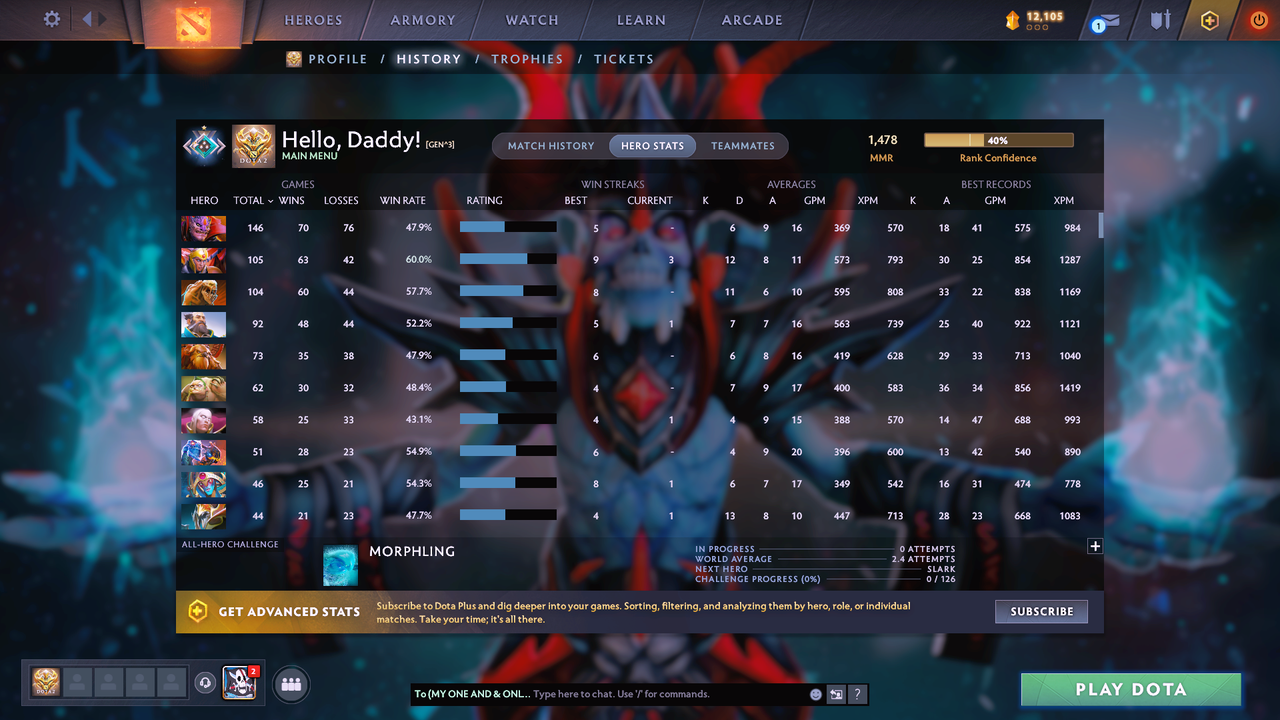Switch to the TROPHIES tab
The image size is (1280, 720).
(527, 59)
